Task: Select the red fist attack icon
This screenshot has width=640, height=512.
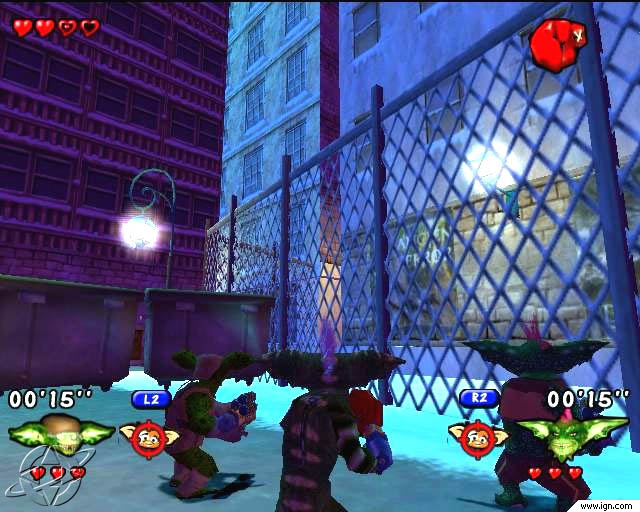Action: coord(551,44)
